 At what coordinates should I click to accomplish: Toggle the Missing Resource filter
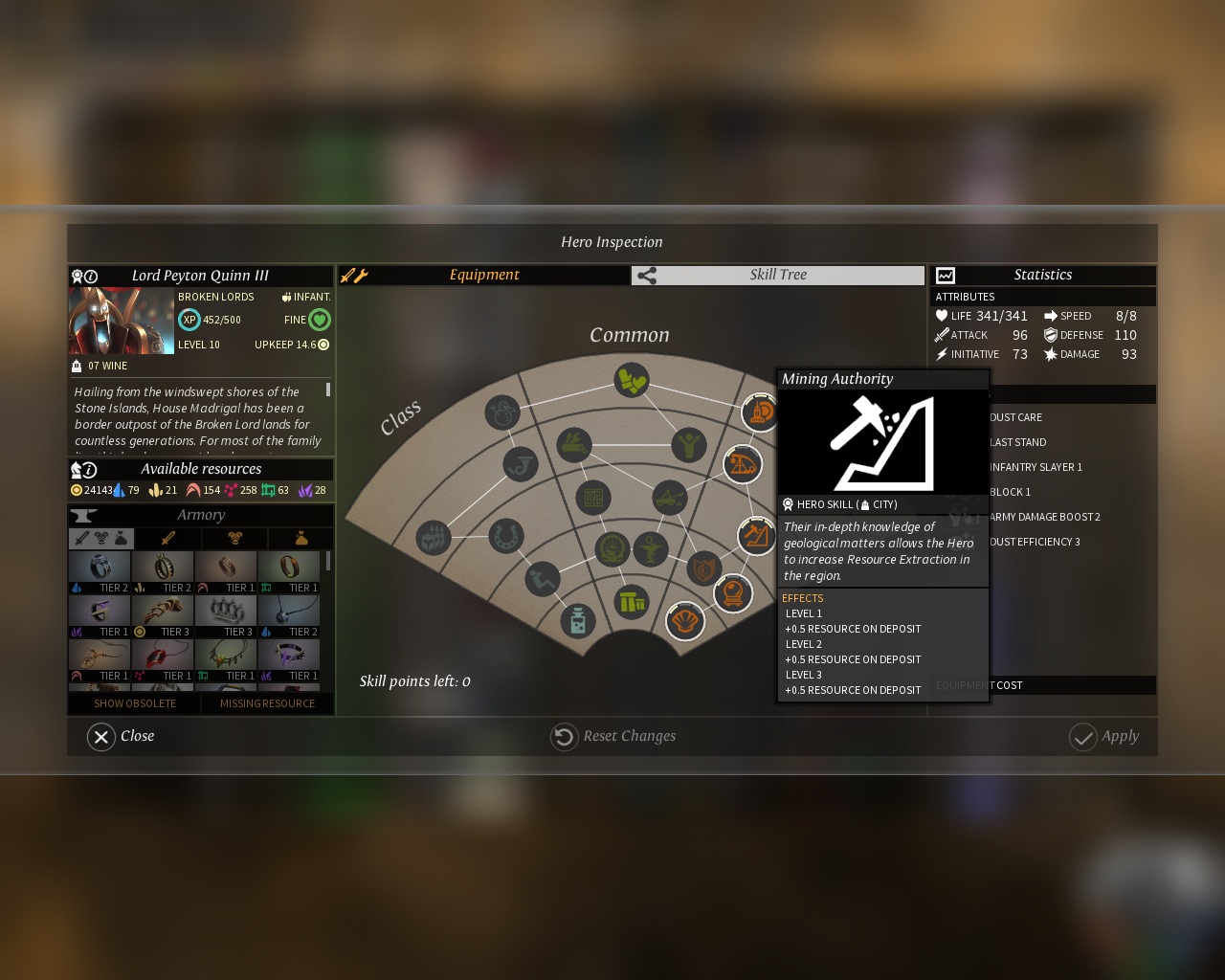pos(266,703)
